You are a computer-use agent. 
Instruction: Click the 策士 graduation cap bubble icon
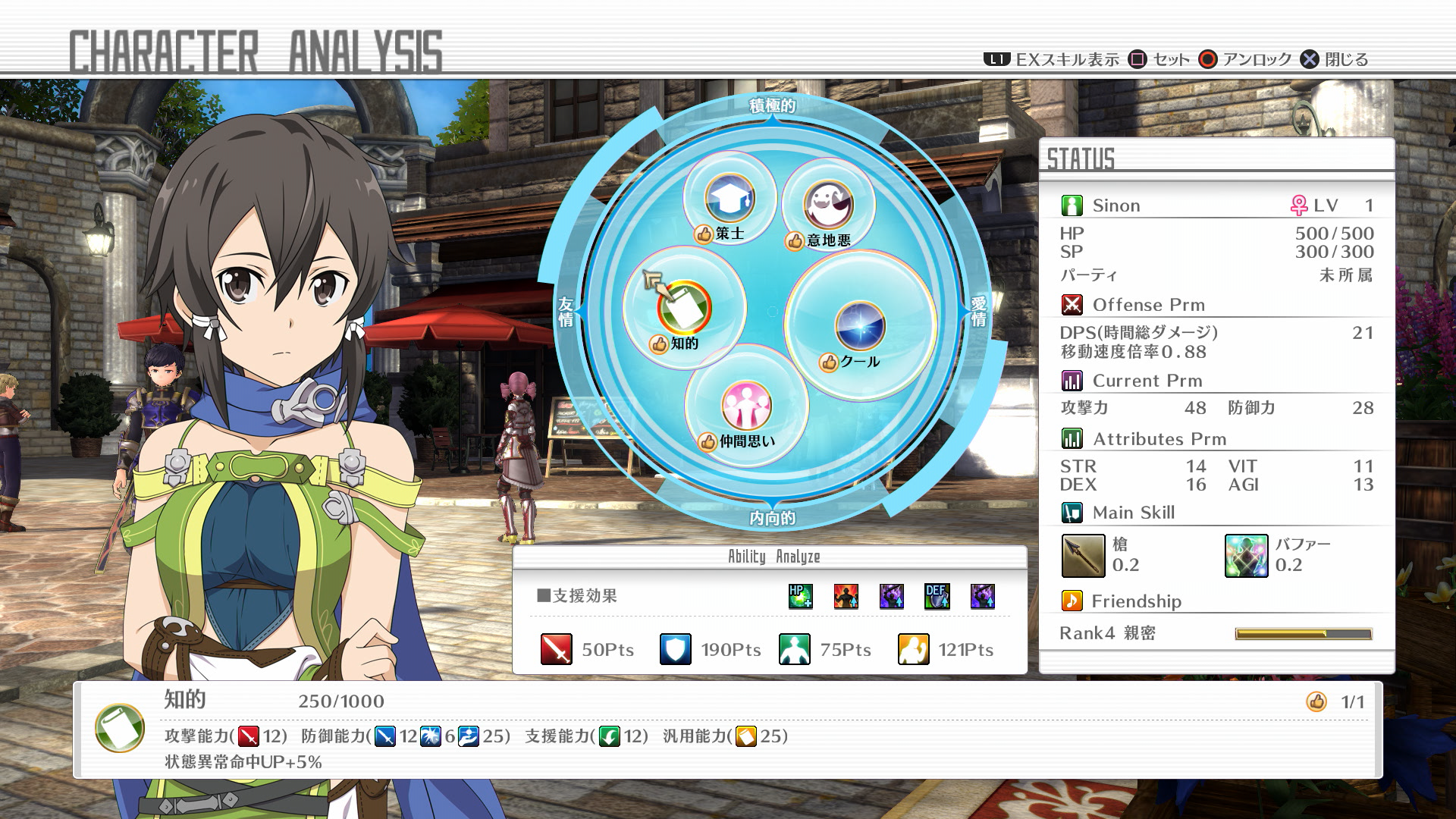tap(728, 196)
